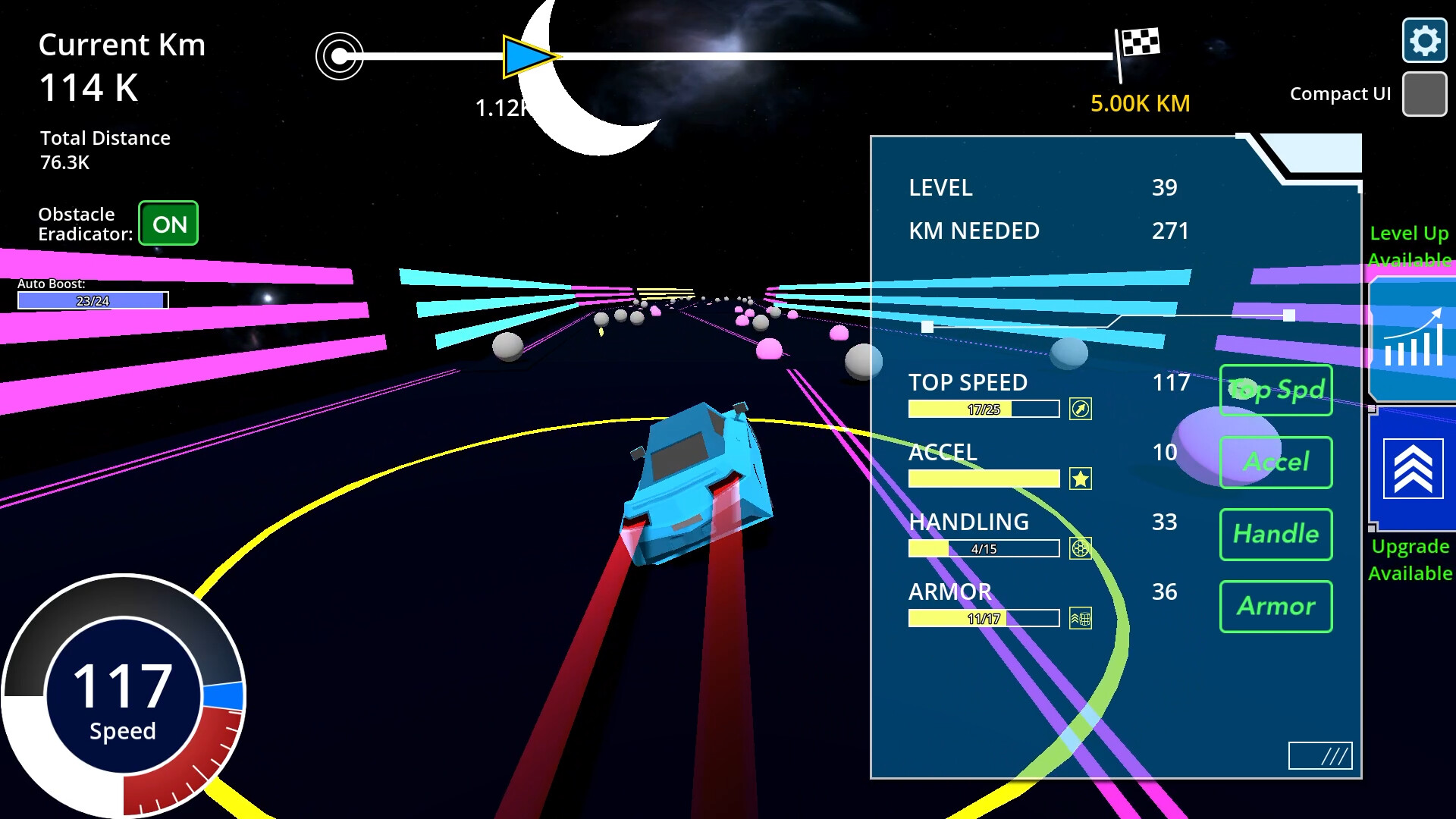Open the settings gear icon
Viewport: 1456px width, 819px height.
pos(1424,41)
